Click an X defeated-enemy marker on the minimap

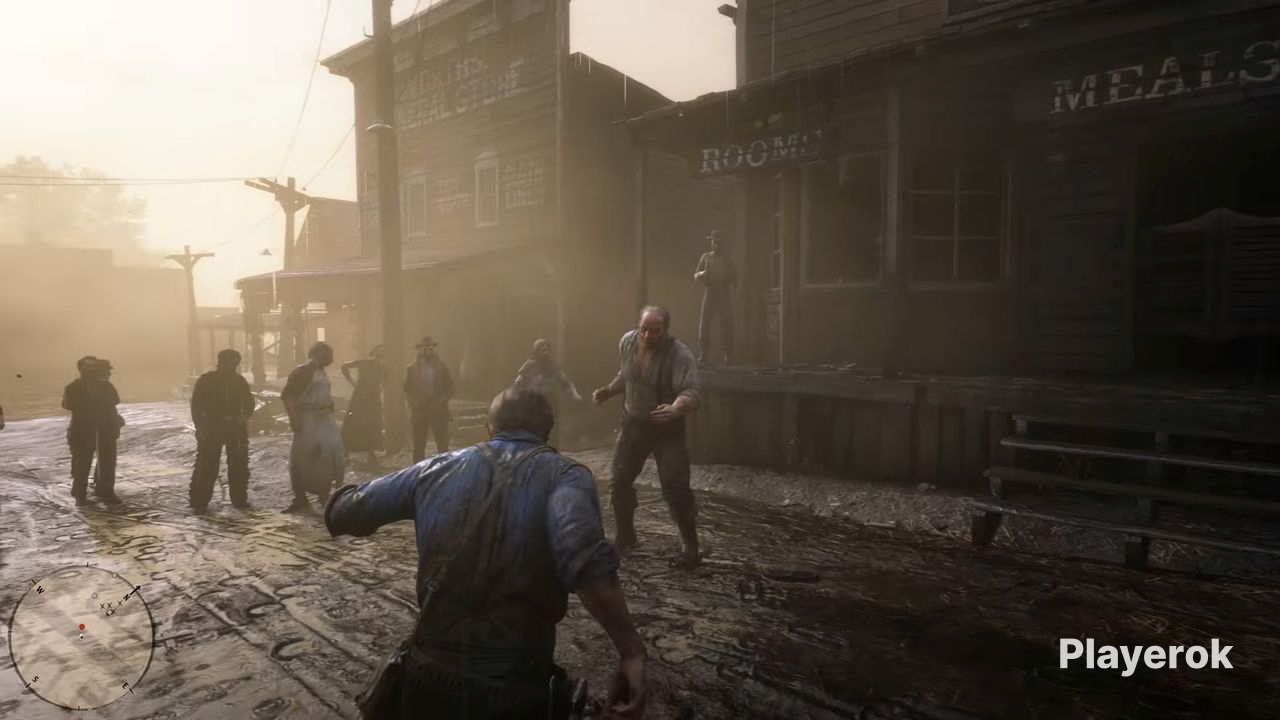click(104, 606)
